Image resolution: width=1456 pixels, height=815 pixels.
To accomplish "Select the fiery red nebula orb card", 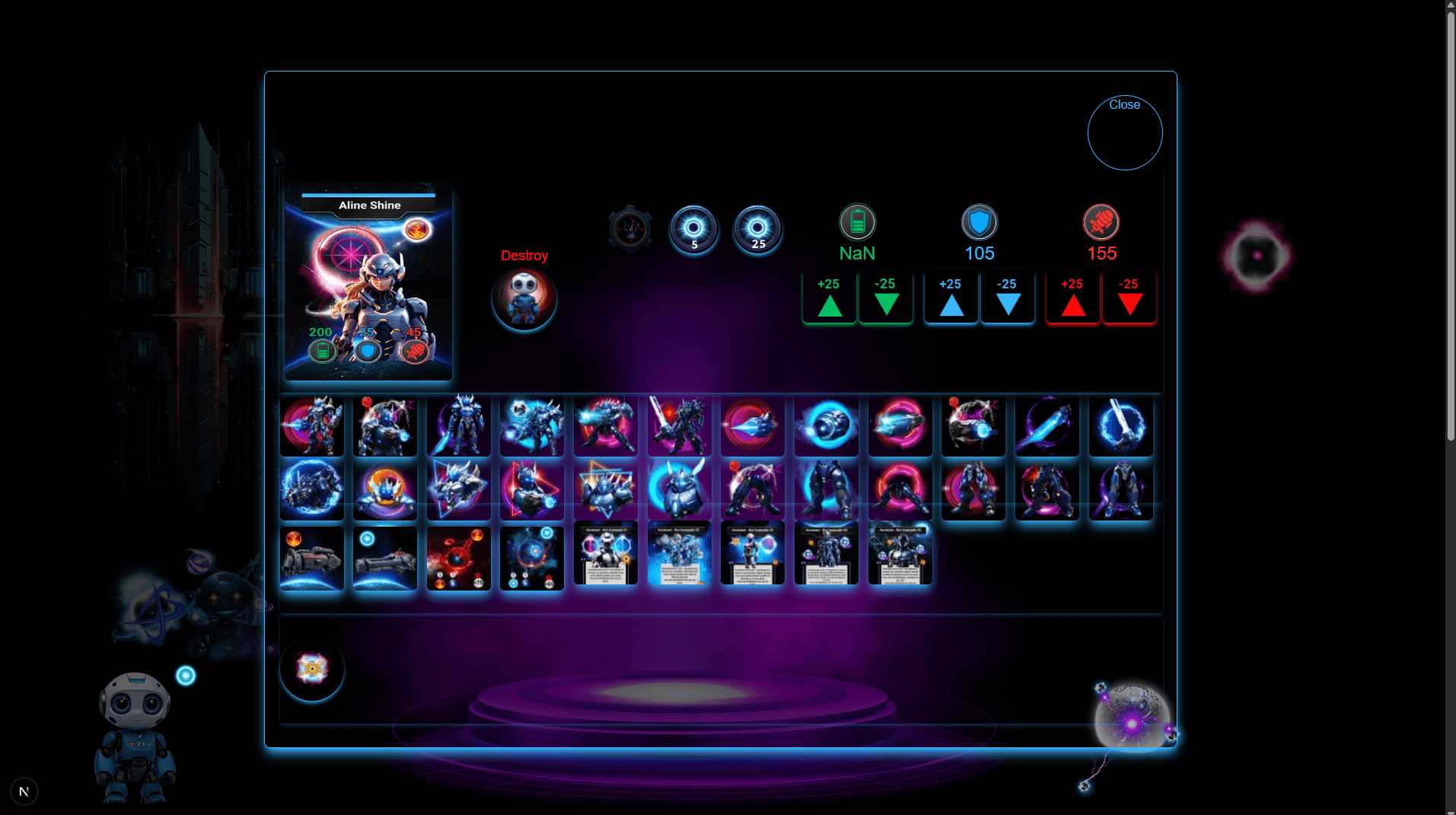I will [x=458, y=558].
